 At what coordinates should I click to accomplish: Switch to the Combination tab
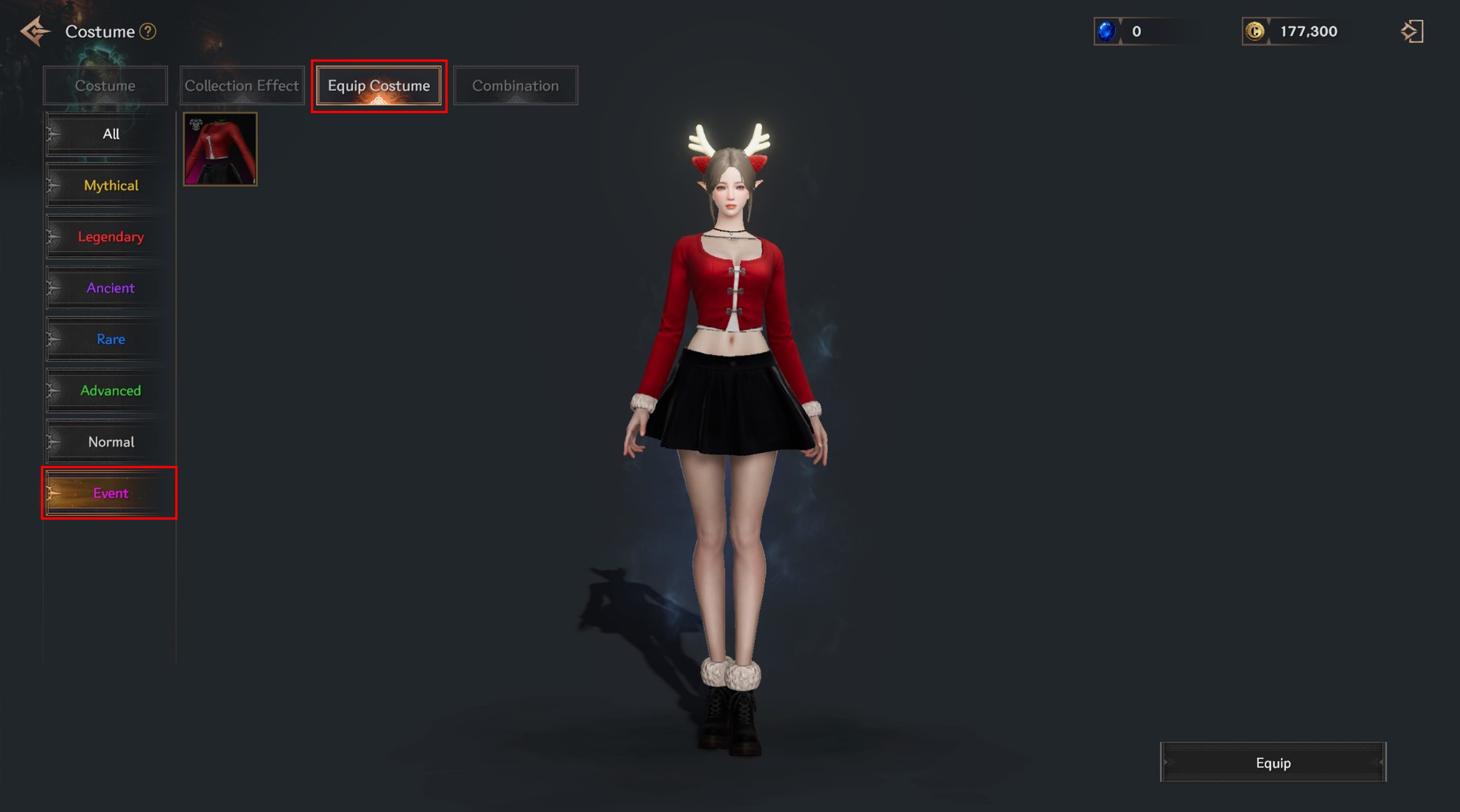point(515,86)
